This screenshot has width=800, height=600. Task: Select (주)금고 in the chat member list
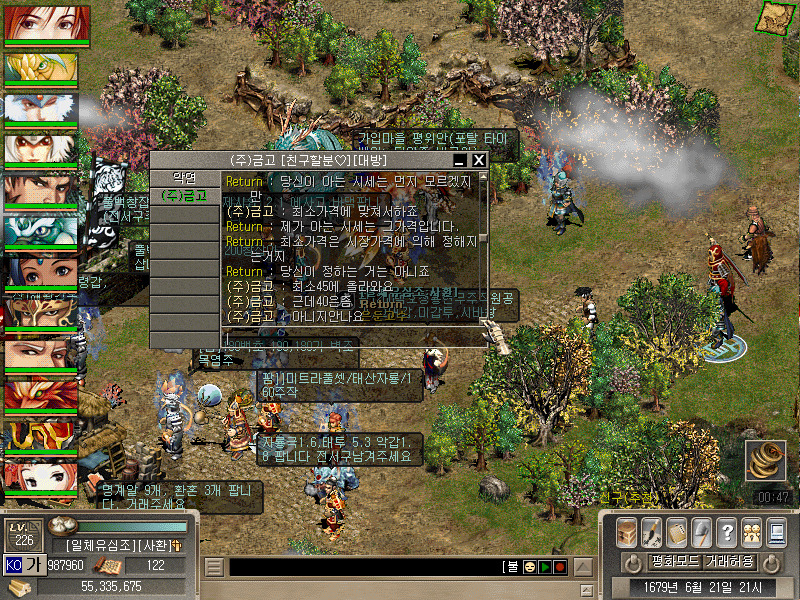[184, 195]
